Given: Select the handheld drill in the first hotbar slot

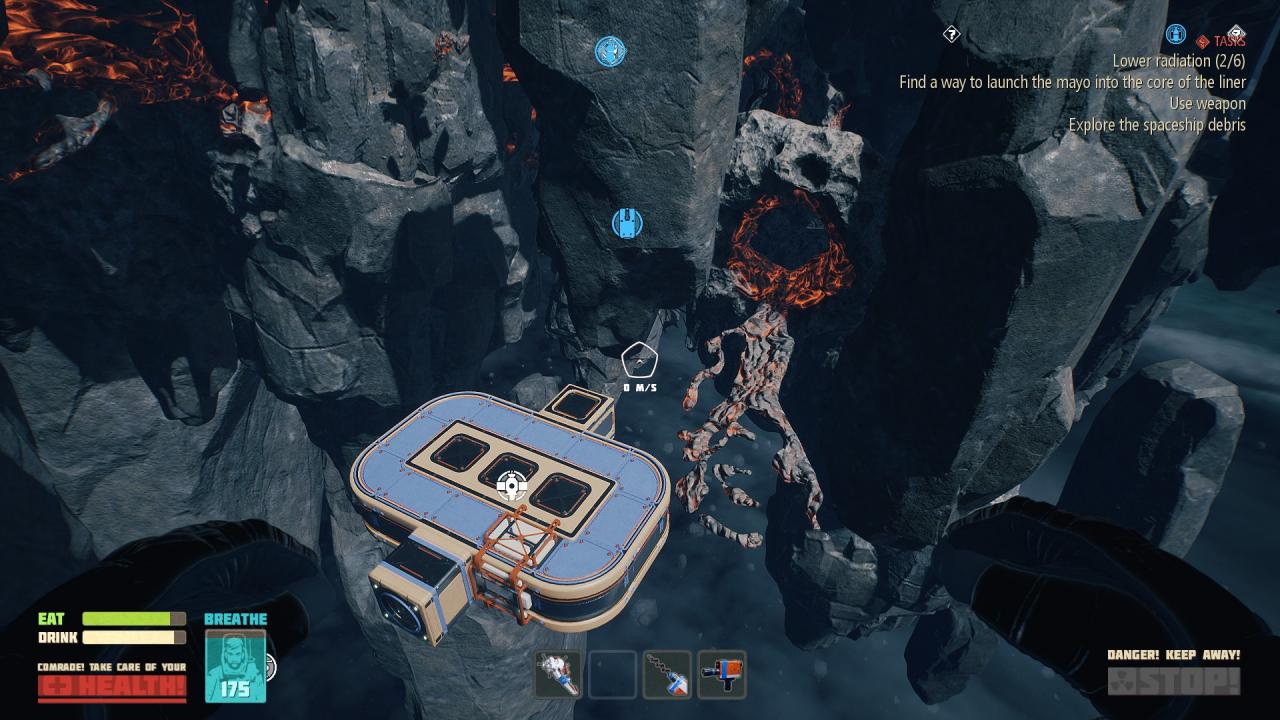Looking at the screenshot, I should pyautogui.click(x=558, y=675).
